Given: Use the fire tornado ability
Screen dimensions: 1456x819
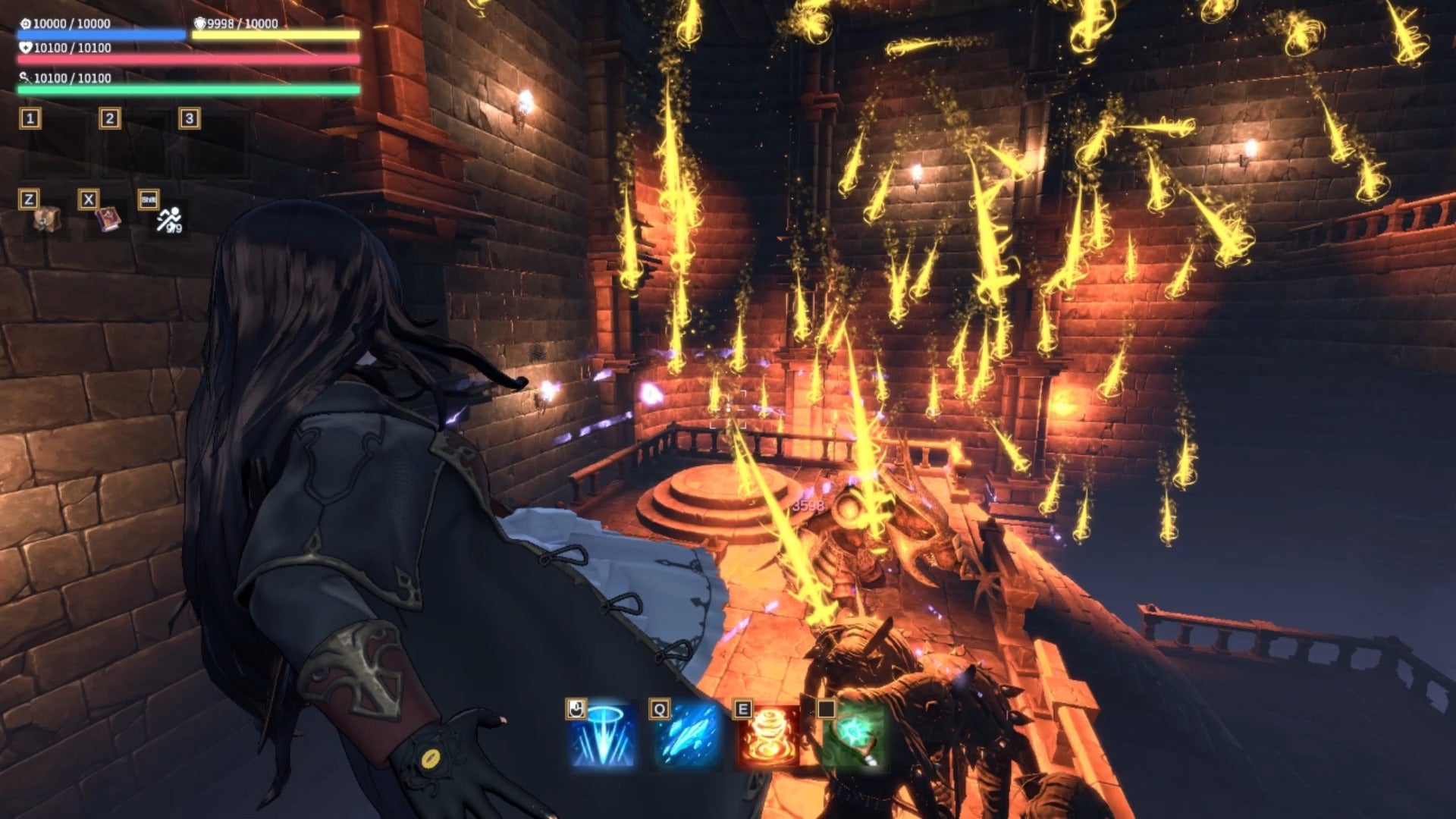Looking at the screenshot, I should [x=770, y=736].
